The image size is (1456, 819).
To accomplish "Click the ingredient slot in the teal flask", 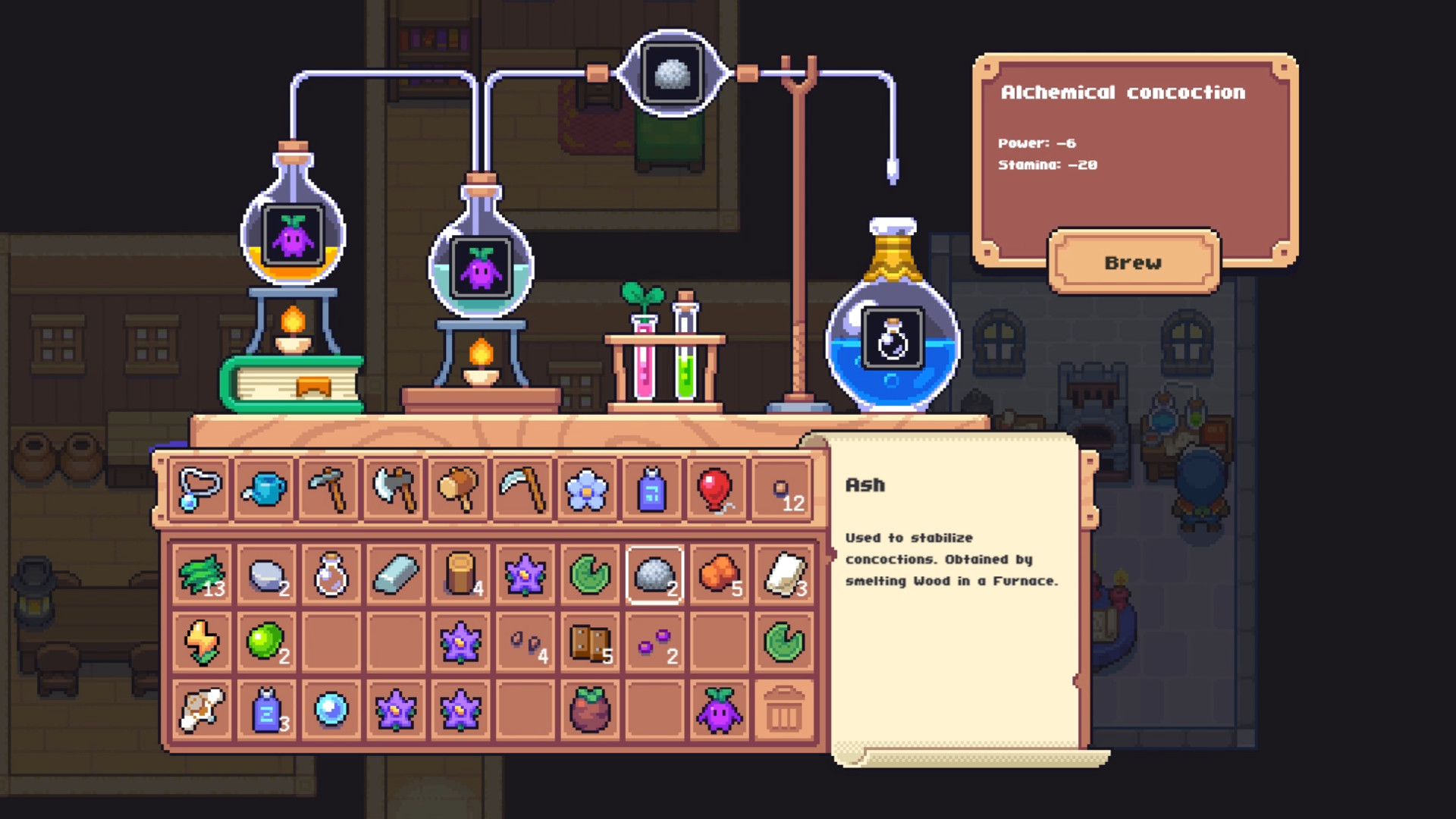I will click(481, 268).
